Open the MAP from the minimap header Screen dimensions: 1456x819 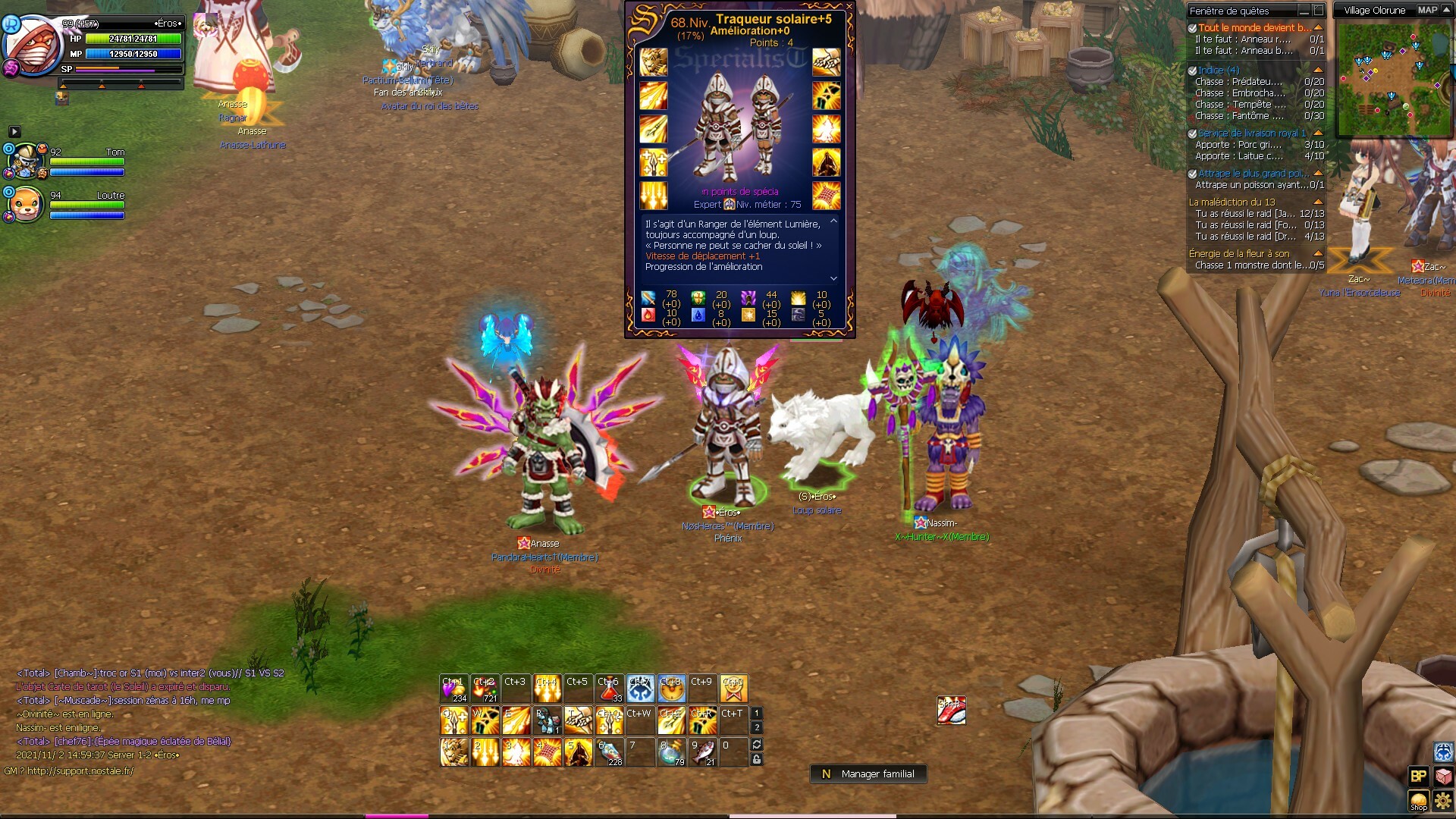point(1427,10)
